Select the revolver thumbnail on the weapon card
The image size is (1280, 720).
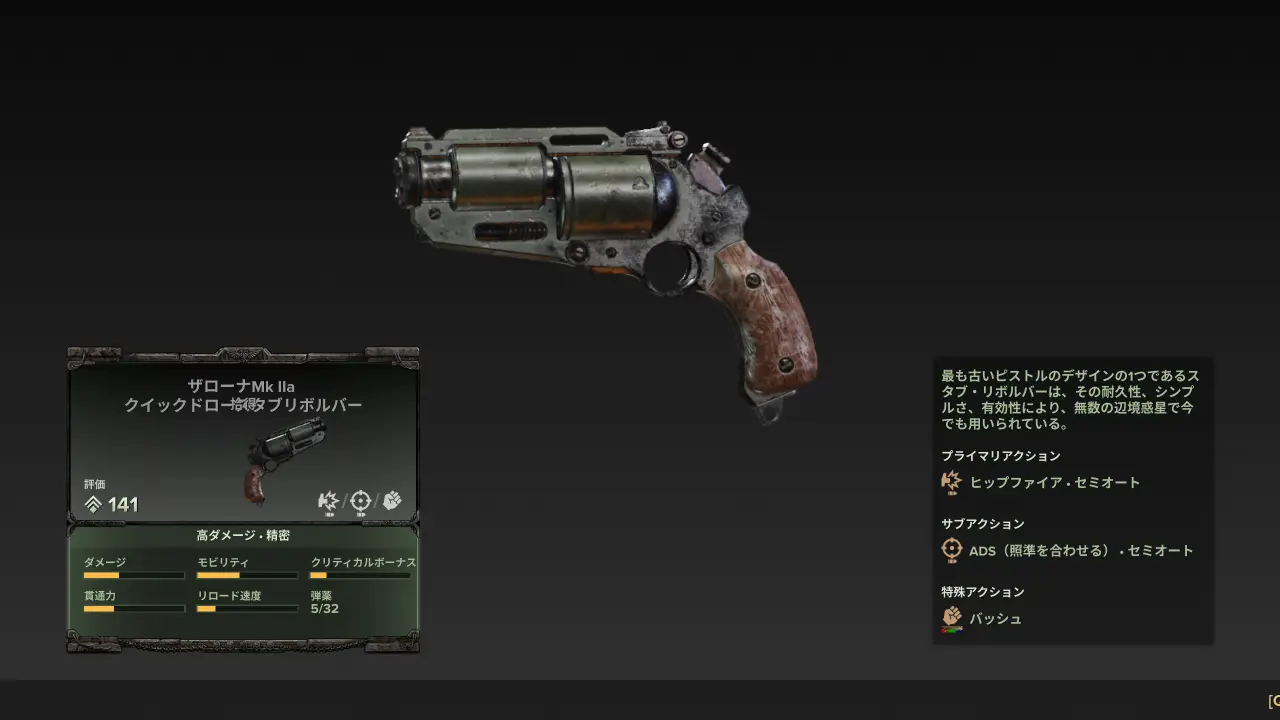click(285, 459)
